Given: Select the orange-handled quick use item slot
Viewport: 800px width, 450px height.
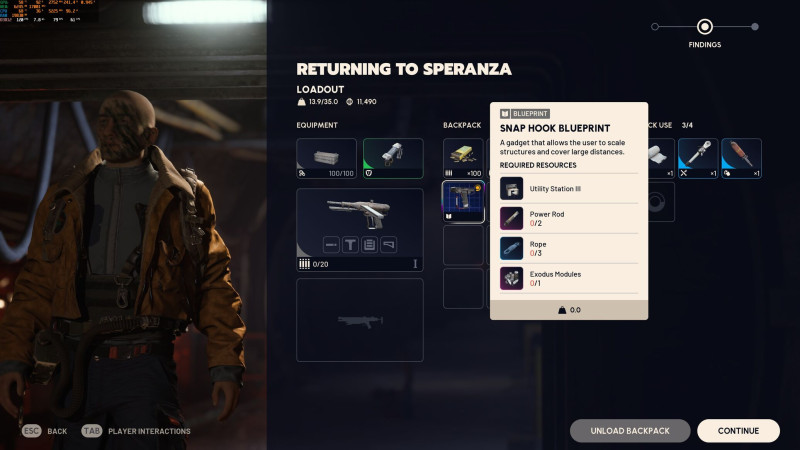Looking at the screenshot, I should [741, 158].
